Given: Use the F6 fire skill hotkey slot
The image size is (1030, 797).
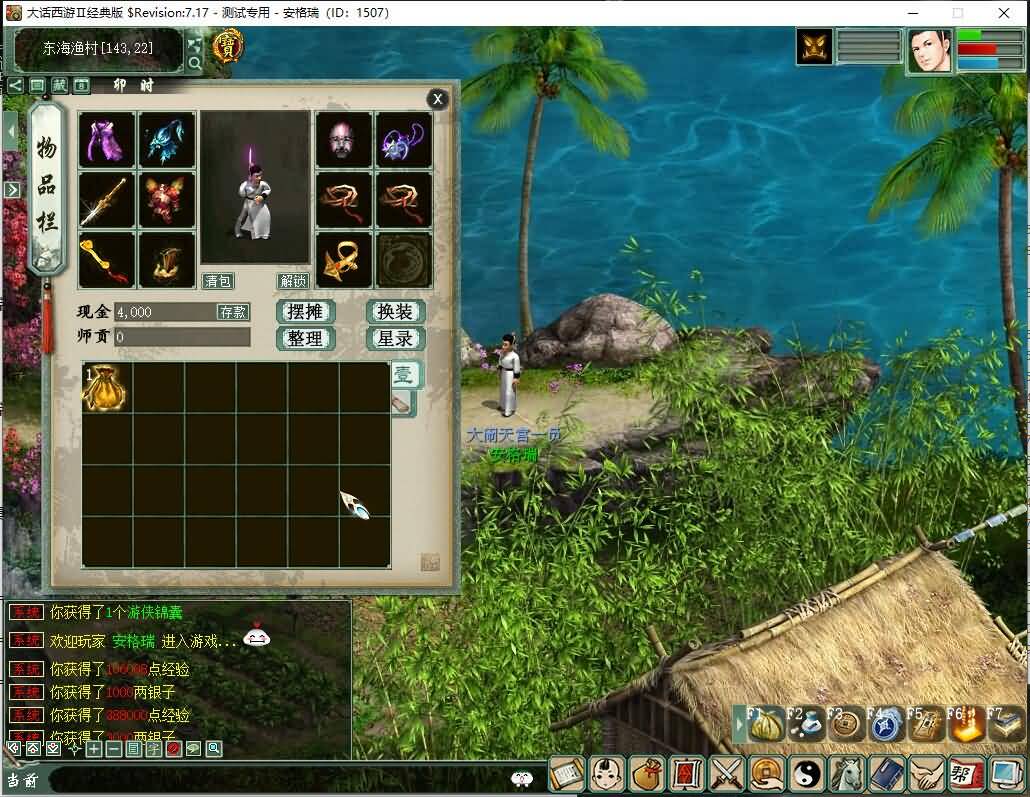Looking at the screenshot, I should point(965,724).
